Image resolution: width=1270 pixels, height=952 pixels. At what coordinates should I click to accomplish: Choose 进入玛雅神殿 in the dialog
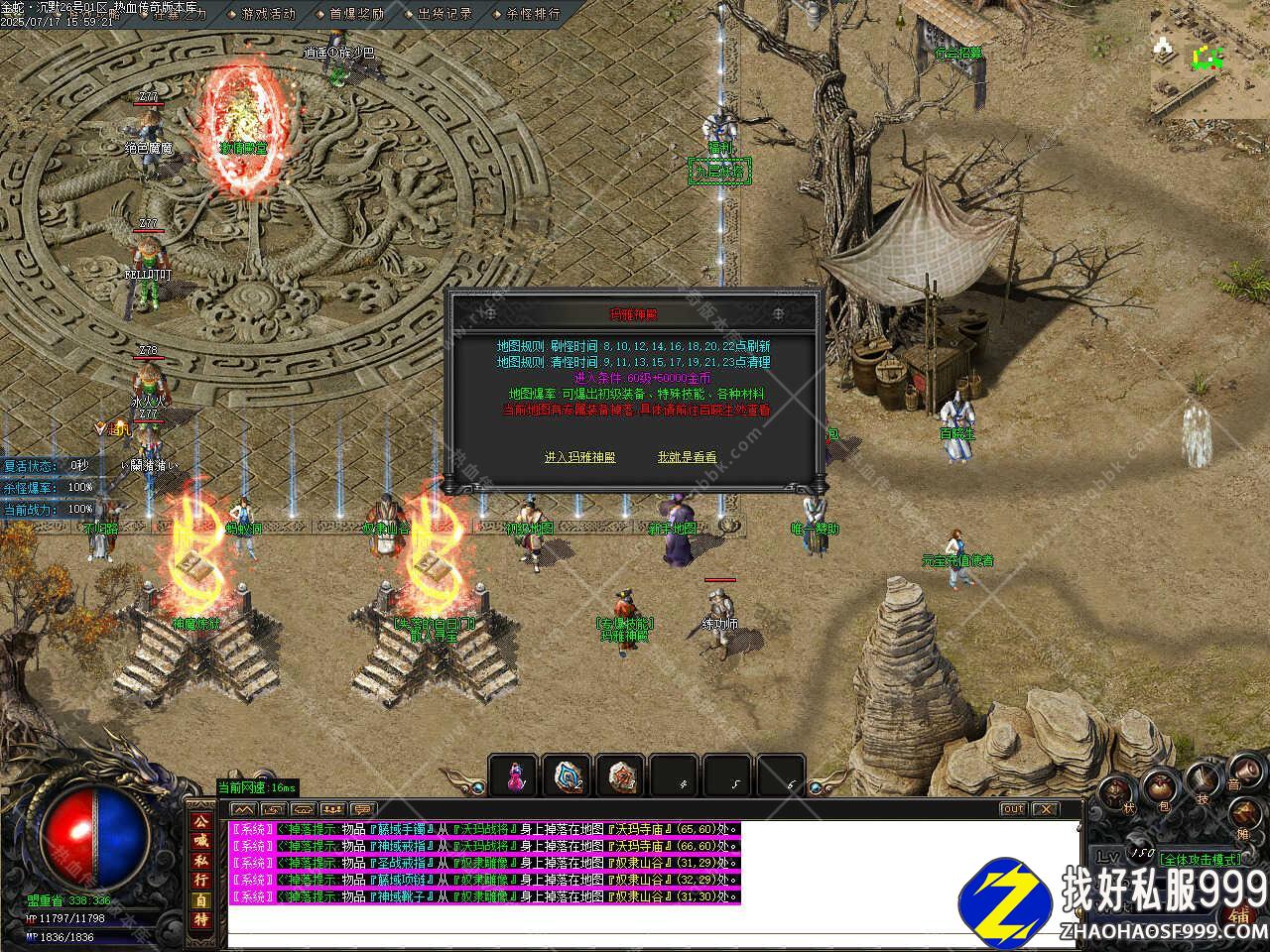click(579, 457)
